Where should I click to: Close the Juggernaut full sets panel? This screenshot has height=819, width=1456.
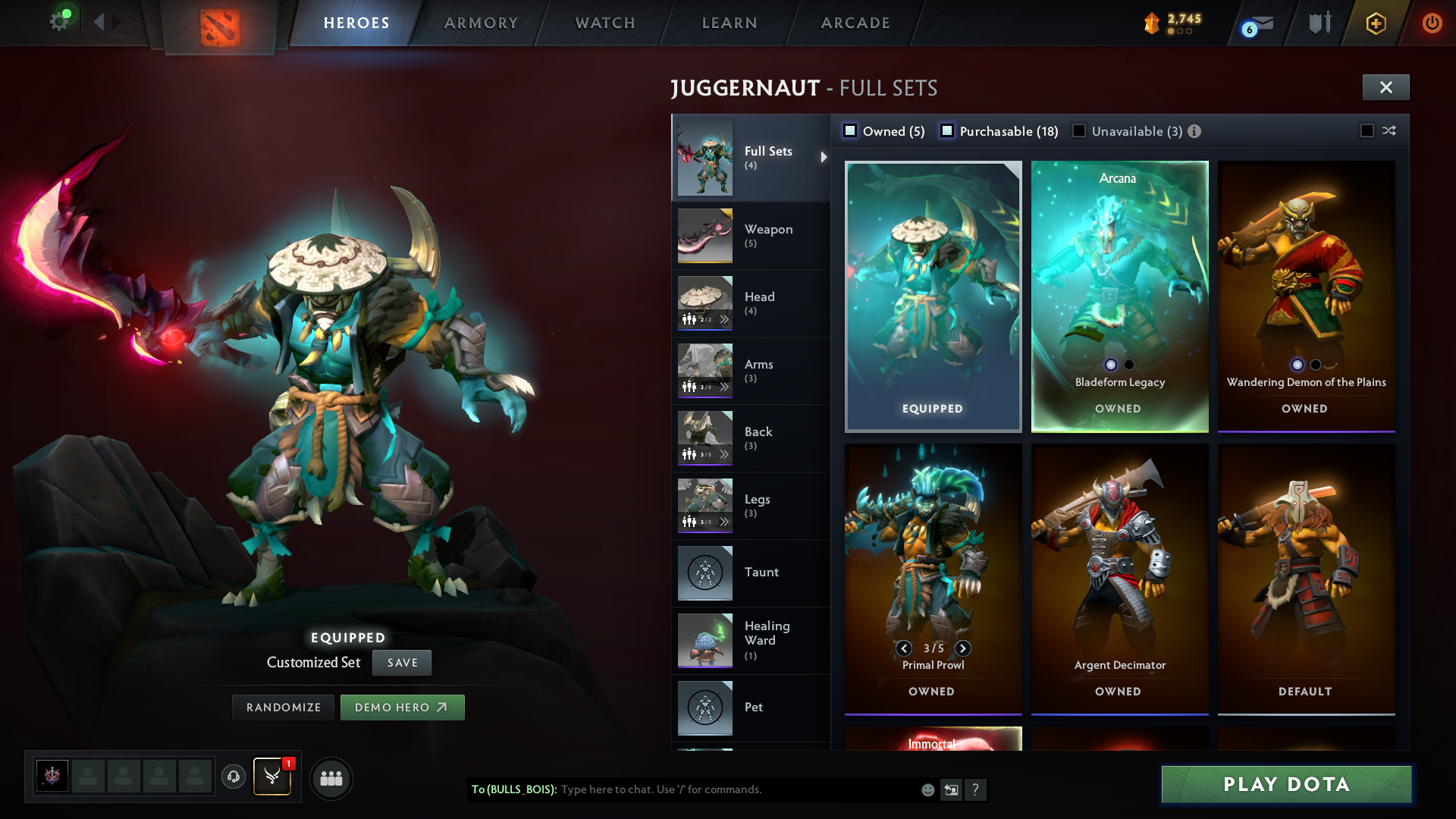[1385, 87]
